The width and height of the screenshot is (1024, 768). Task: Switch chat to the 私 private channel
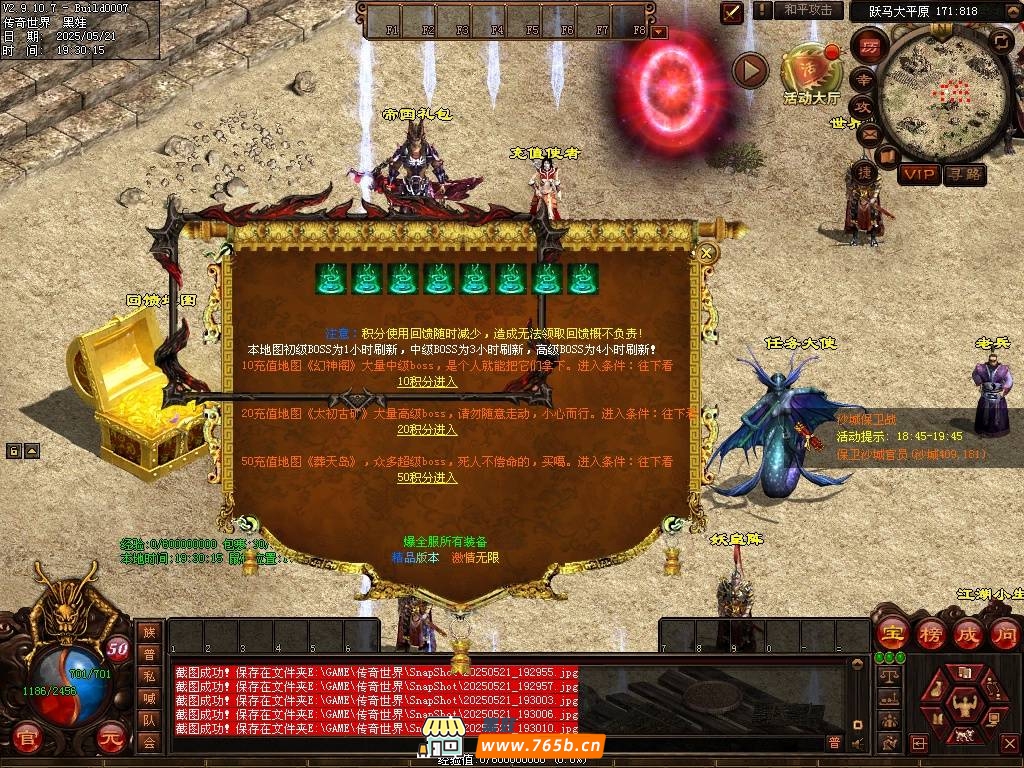(149, 676)
